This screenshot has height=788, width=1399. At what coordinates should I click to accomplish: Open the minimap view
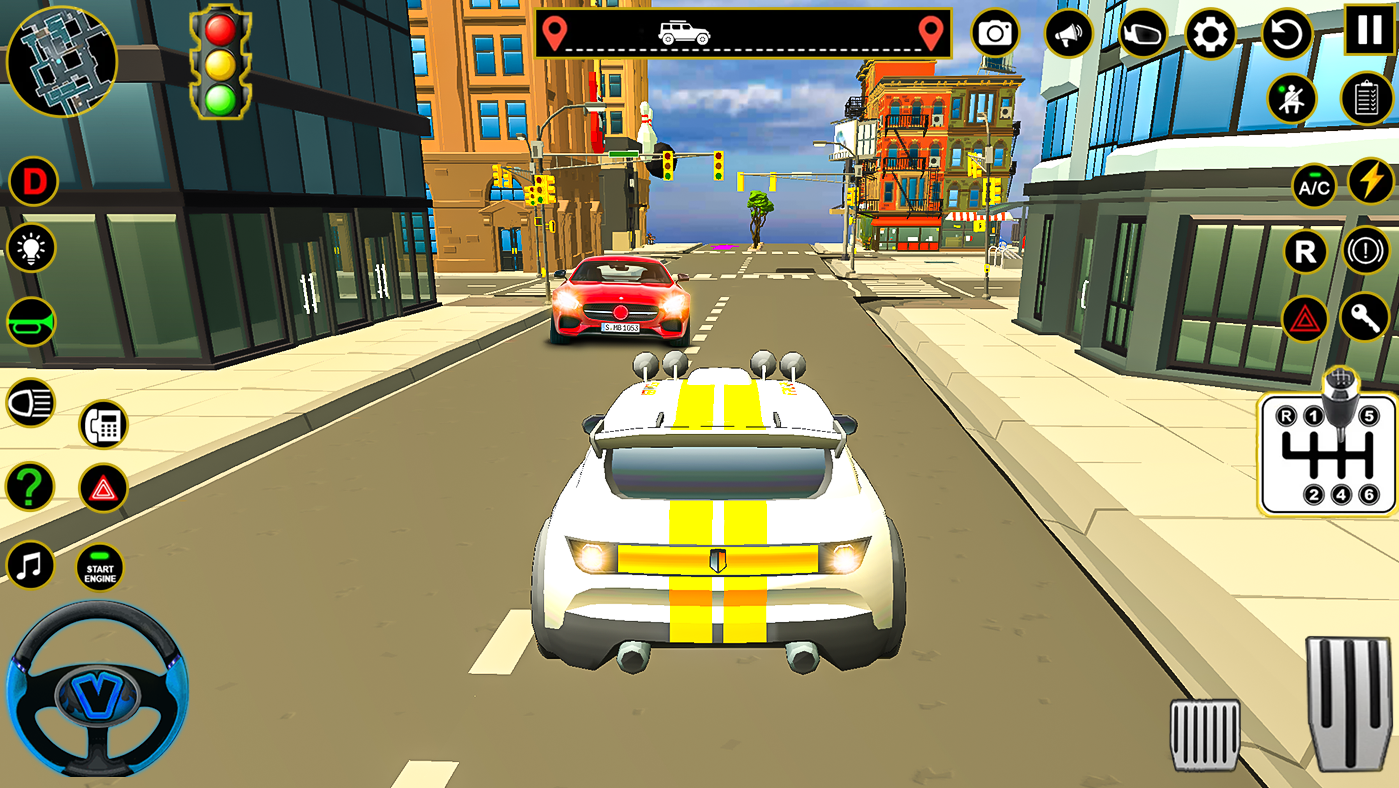click(x=62, y=62)
